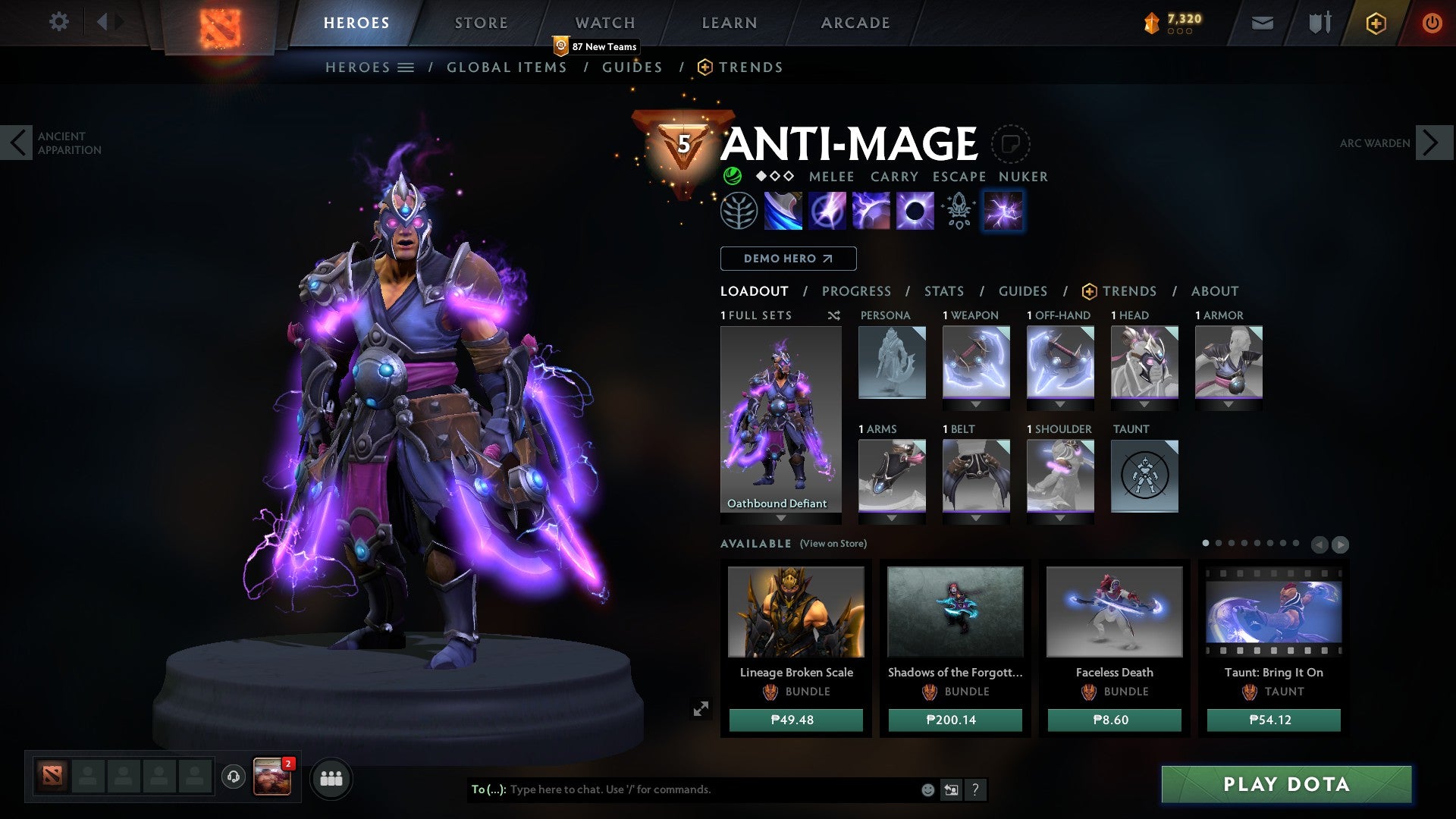Image resolution: width=1456 pixels, height=819 pixels.
Task: Switch to the STATS tab
Action: point(943,290)
